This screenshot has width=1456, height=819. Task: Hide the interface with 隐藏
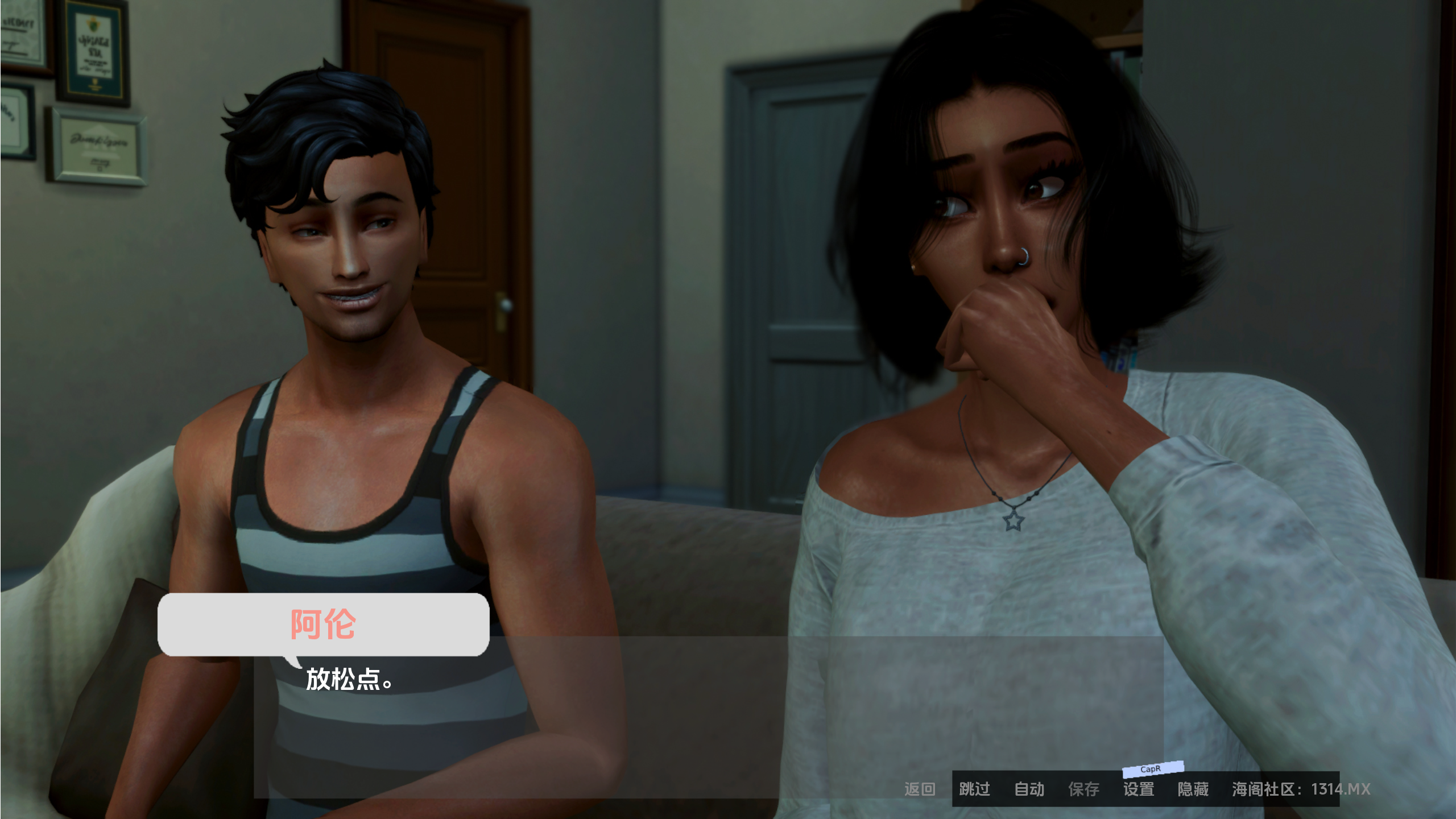(x=1193, y=789)
